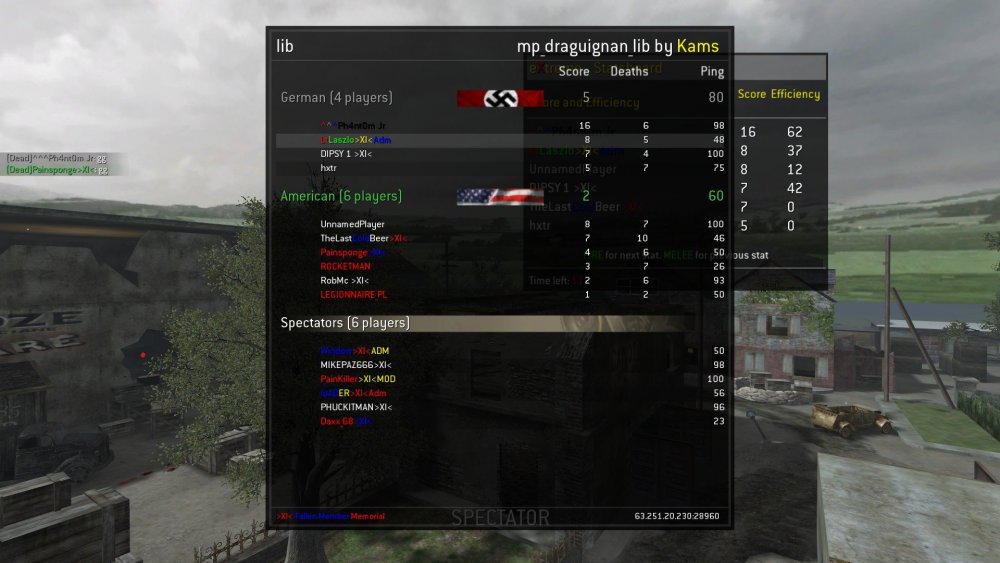Choose ROCKETMAN on the scoreboard

(x=345, y=266)
